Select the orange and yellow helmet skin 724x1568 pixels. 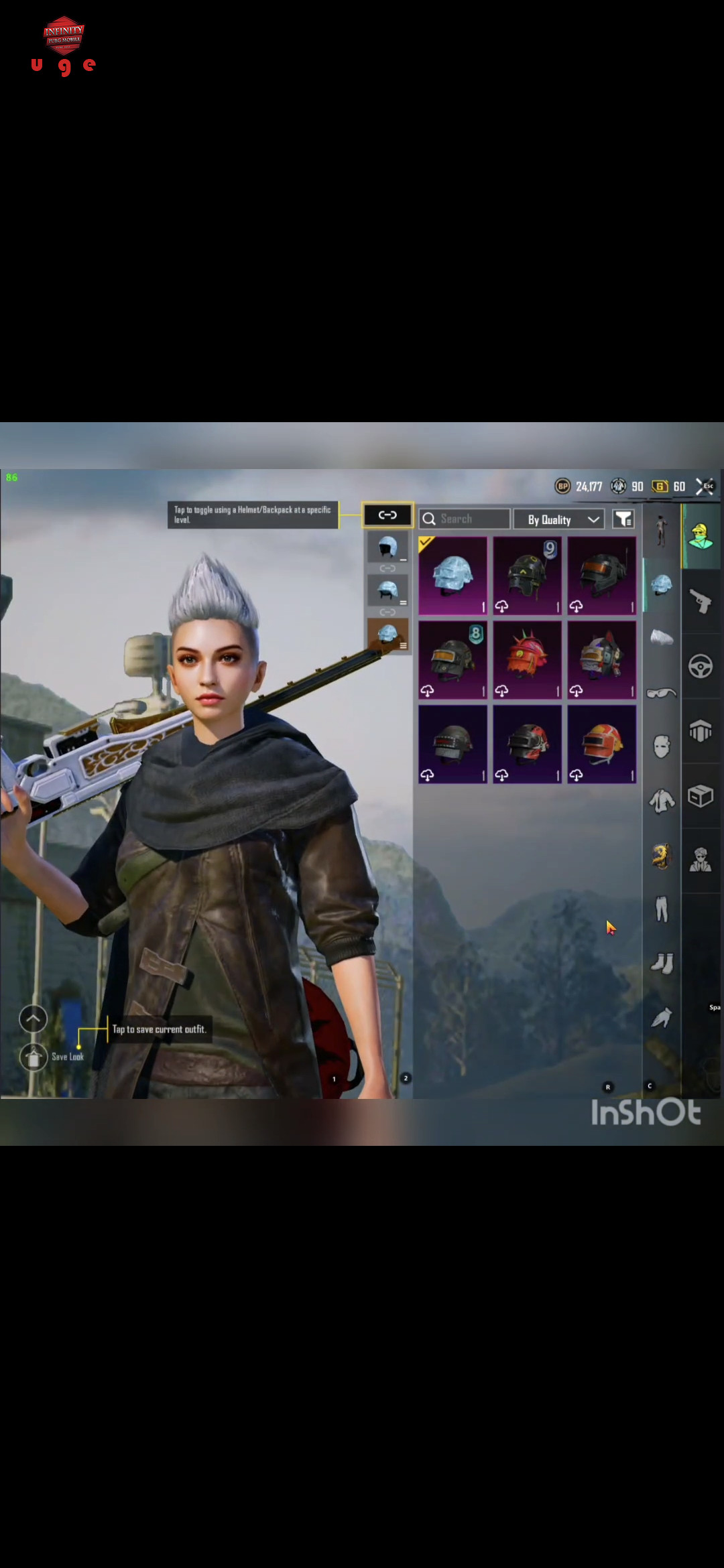tap(601, 744)
